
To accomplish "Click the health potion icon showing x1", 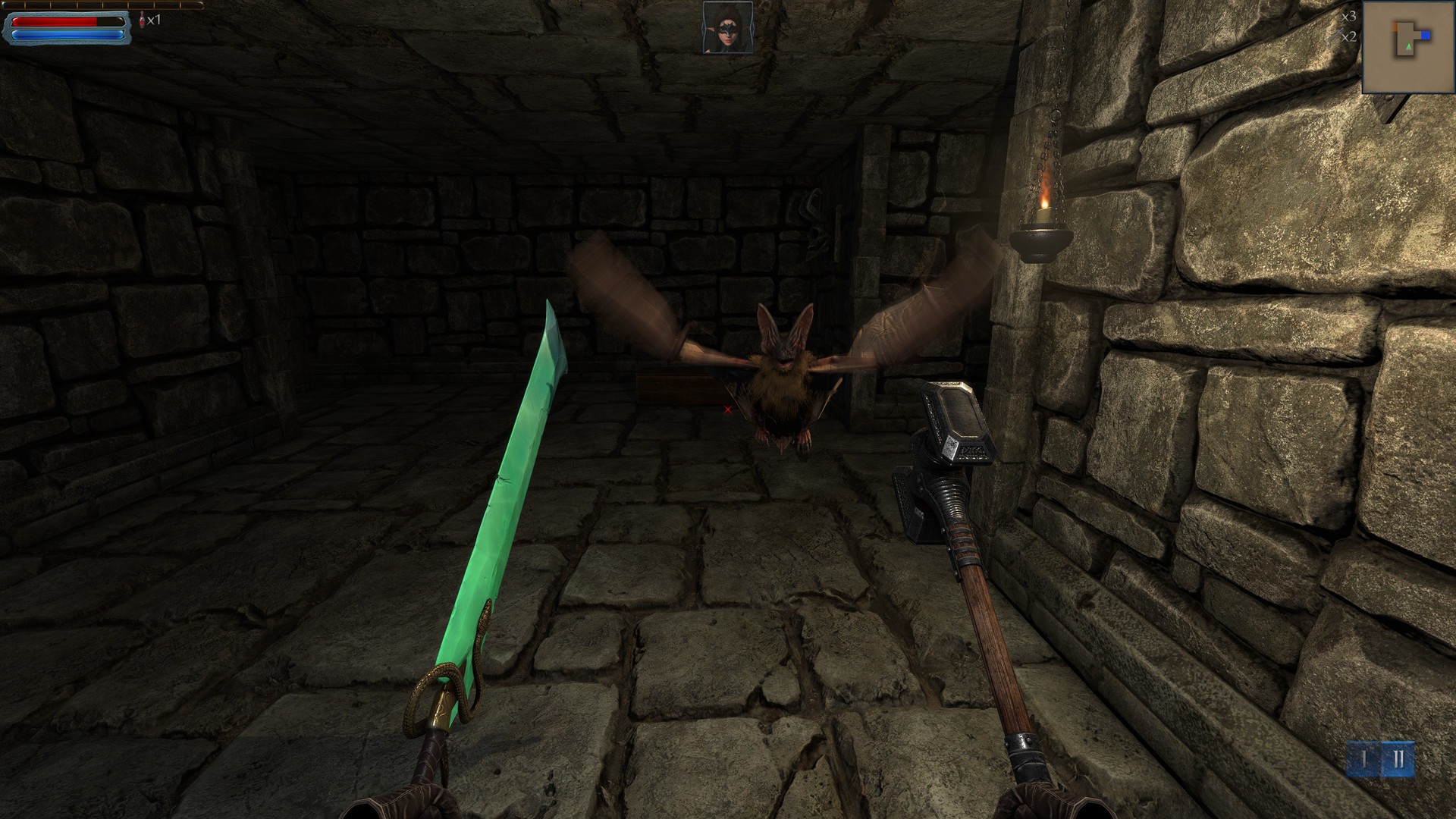I will pyautogui.click(x=143, y=20).
